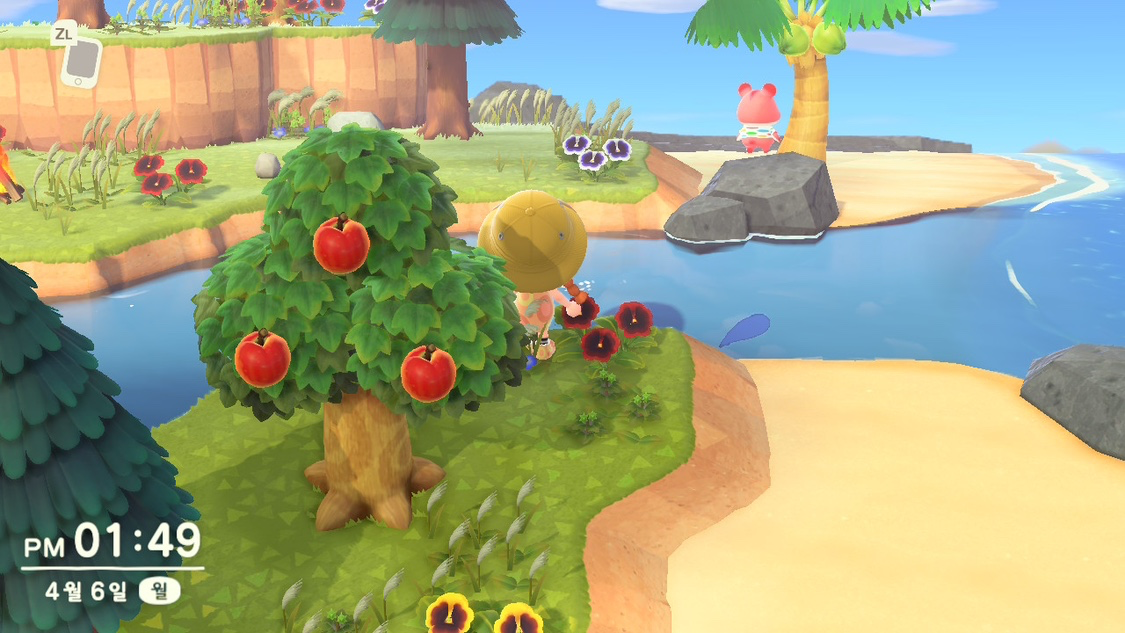Open the NookPhone icon
Viewport: 1125px width, 633px height.
tap(80, 62)
